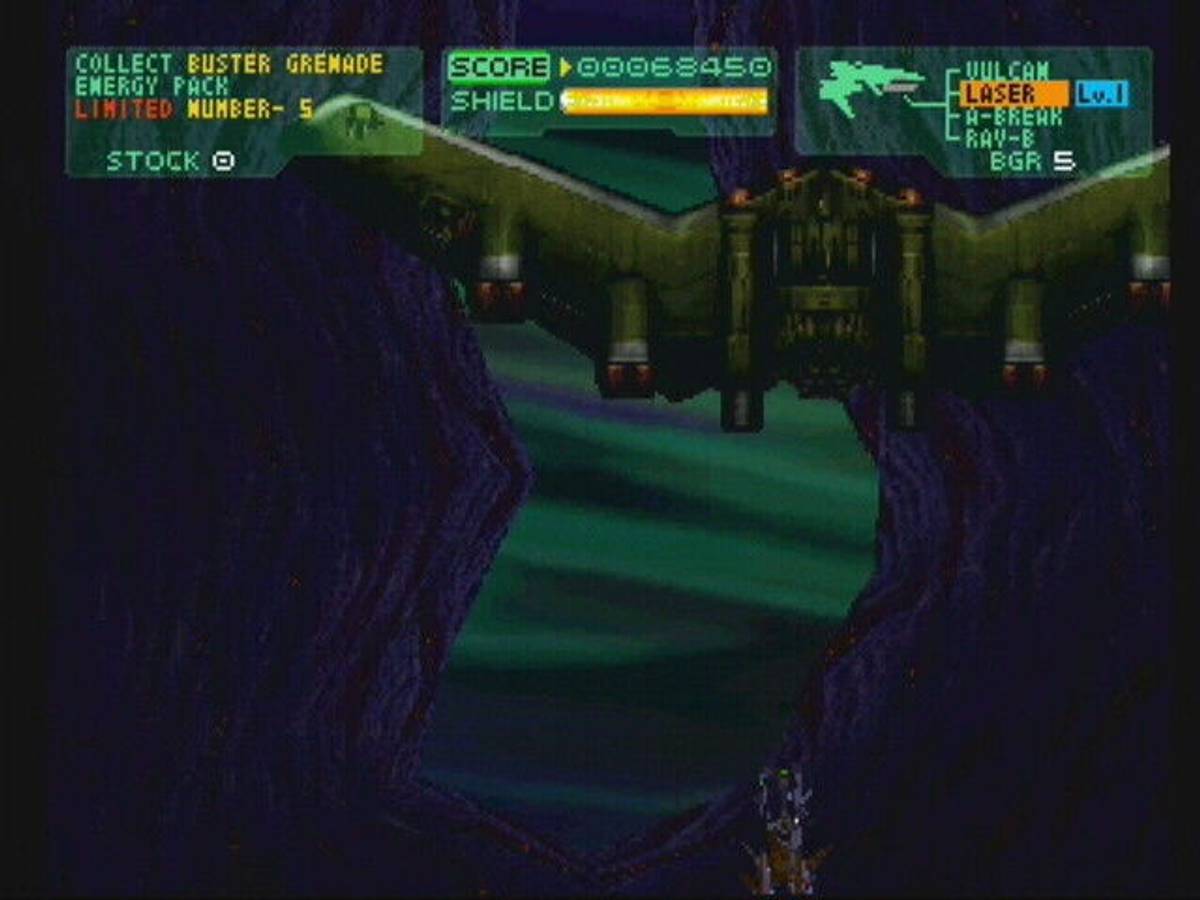Pick the Ray-B weapon entry

(1000, 139)
